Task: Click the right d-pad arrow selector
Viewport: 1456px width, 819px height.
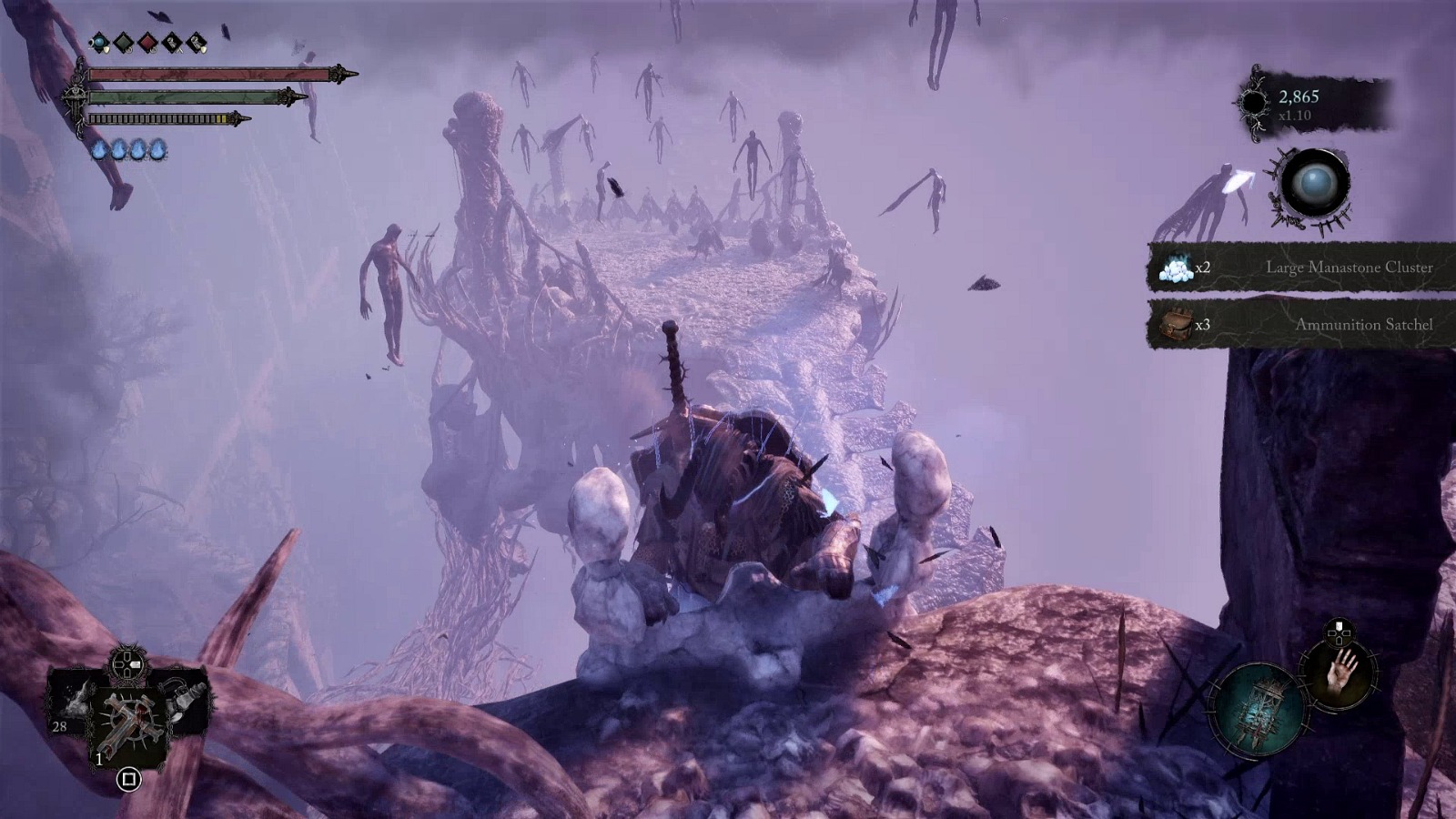Action: [136, 665]
